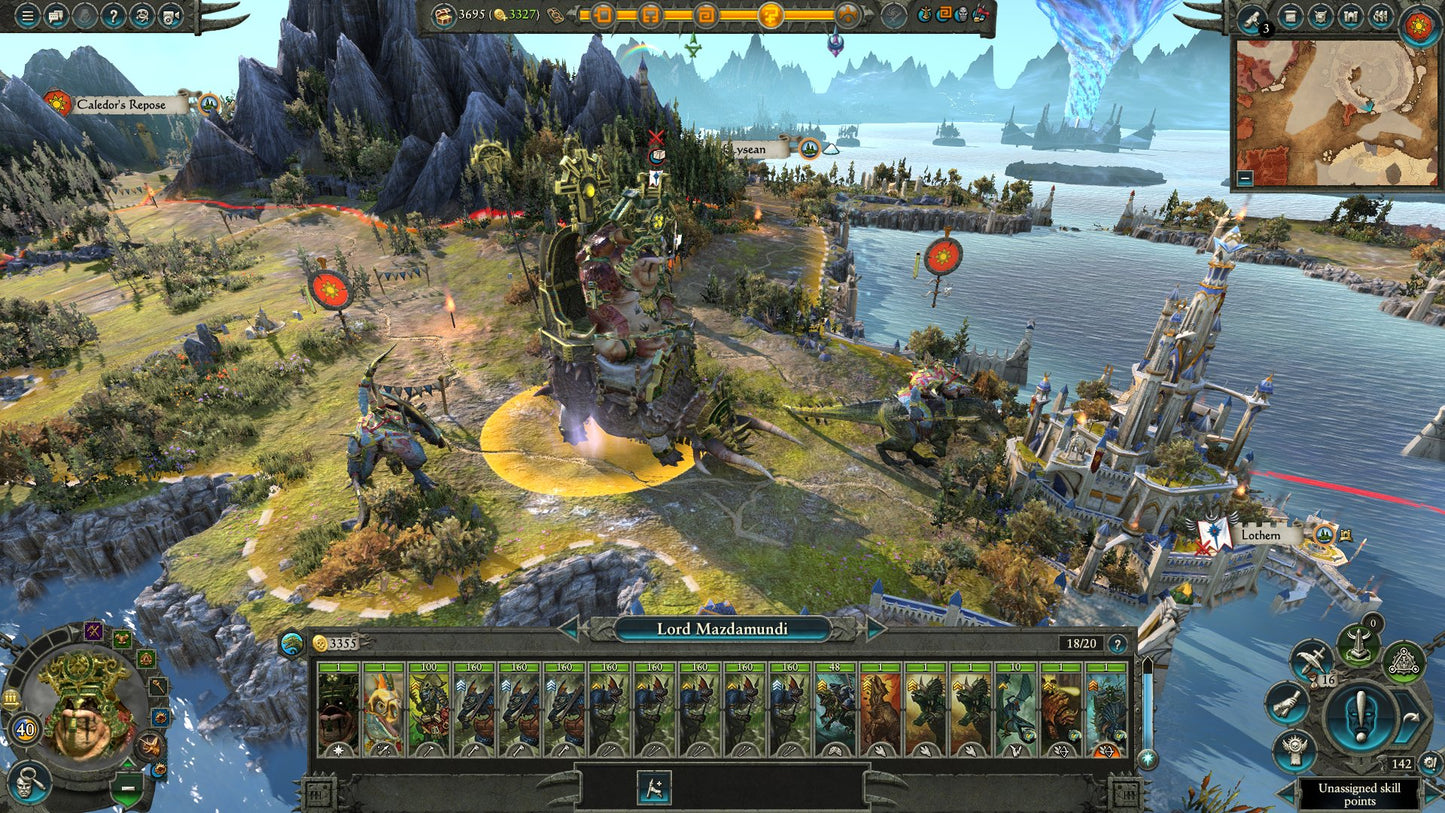The image size is (1445, 813).
Task: Open the technology triangle icon
Action: (1404, 661)
